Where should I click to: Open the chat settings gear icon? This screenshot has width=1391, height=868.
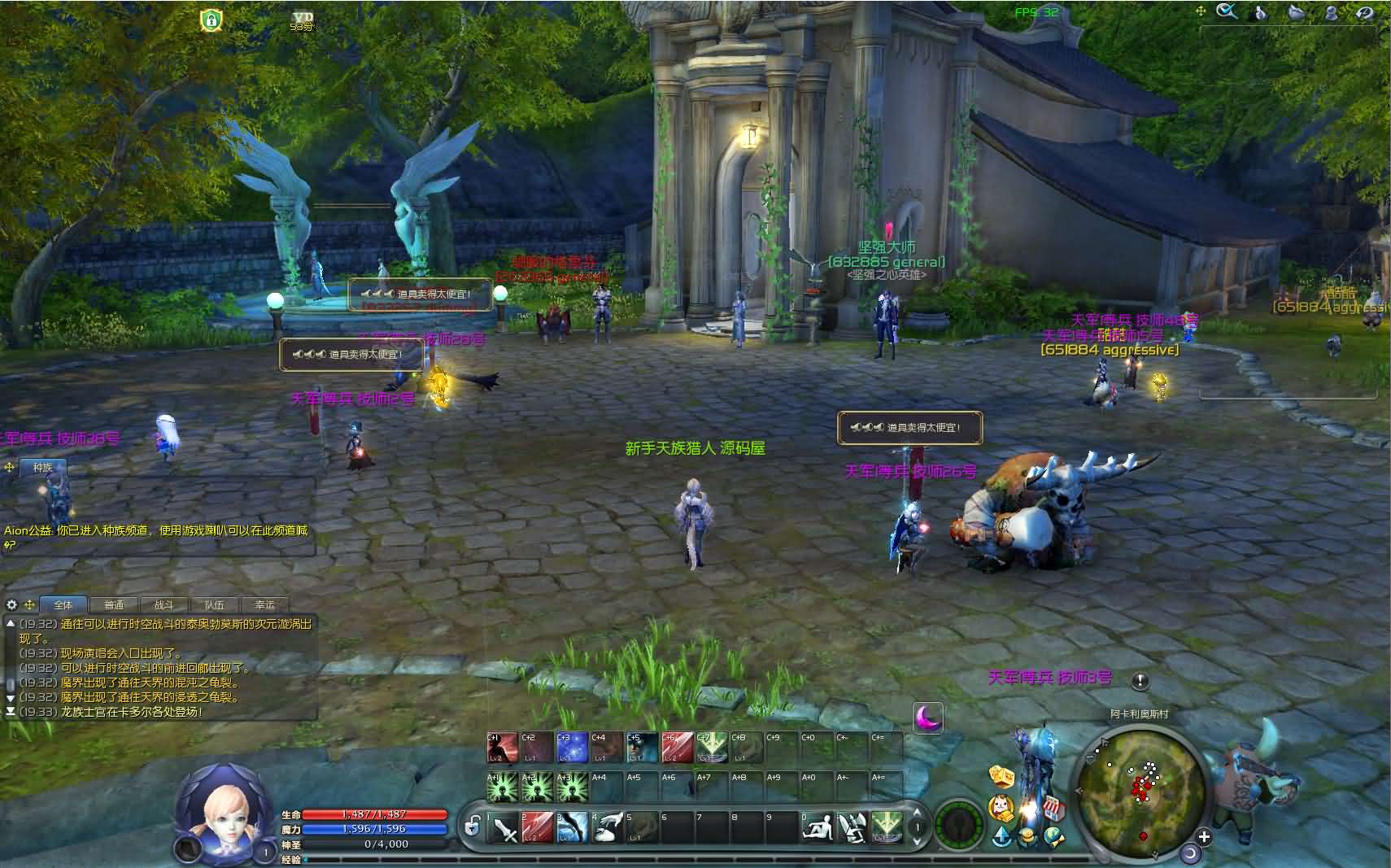point(11,604)
